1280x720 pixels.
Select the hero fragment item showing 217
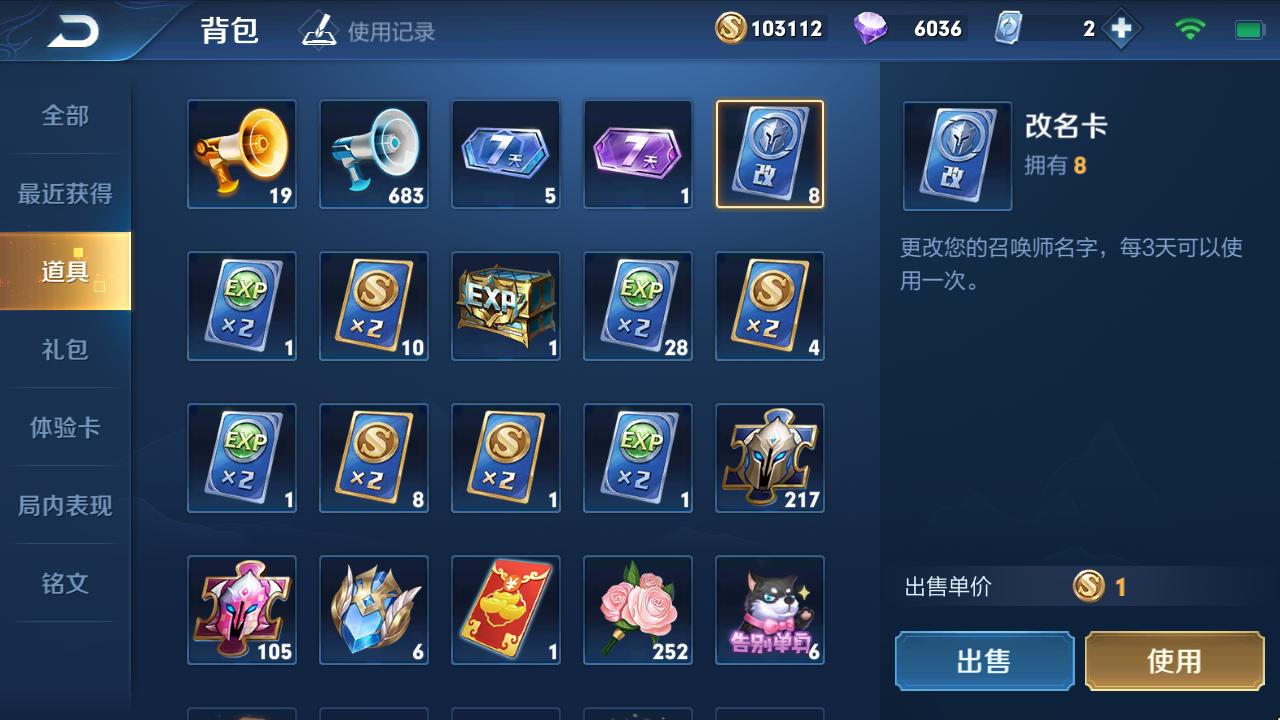pos(769,458)
